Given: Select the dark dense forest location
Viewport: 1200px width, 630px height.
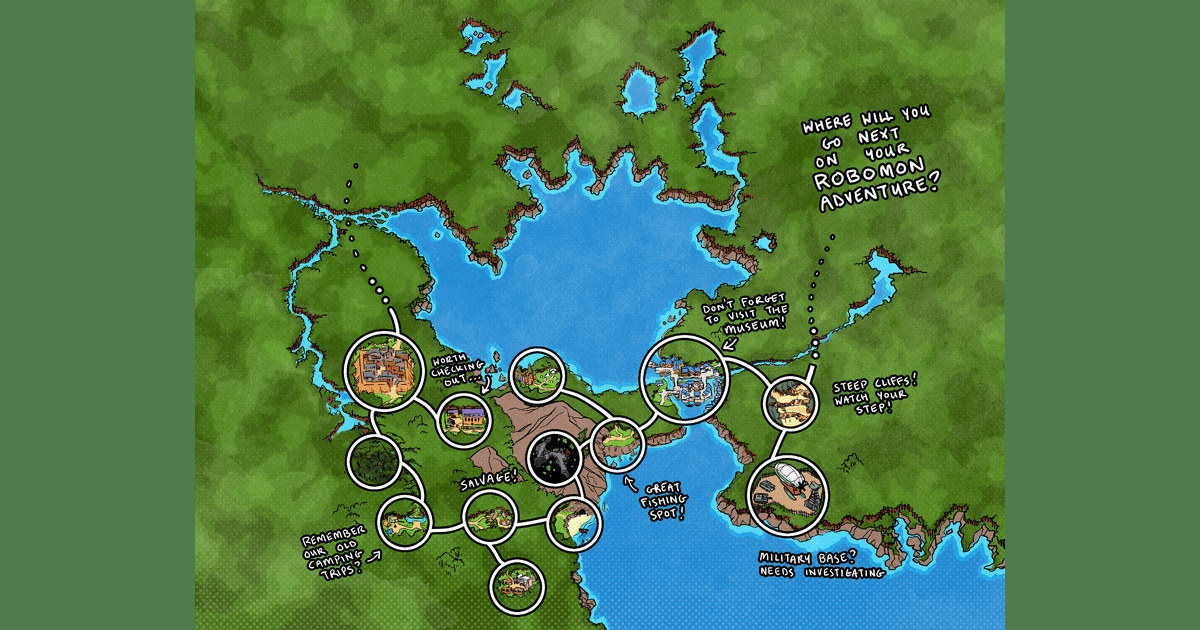Looking at the screenshot, I should click(x=375, y=461).
